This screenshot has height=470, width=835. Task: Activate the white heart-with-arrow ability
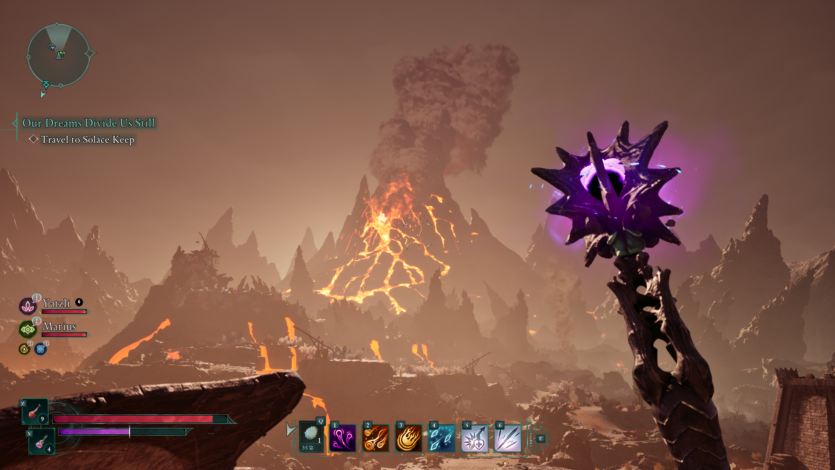[475, 438]
